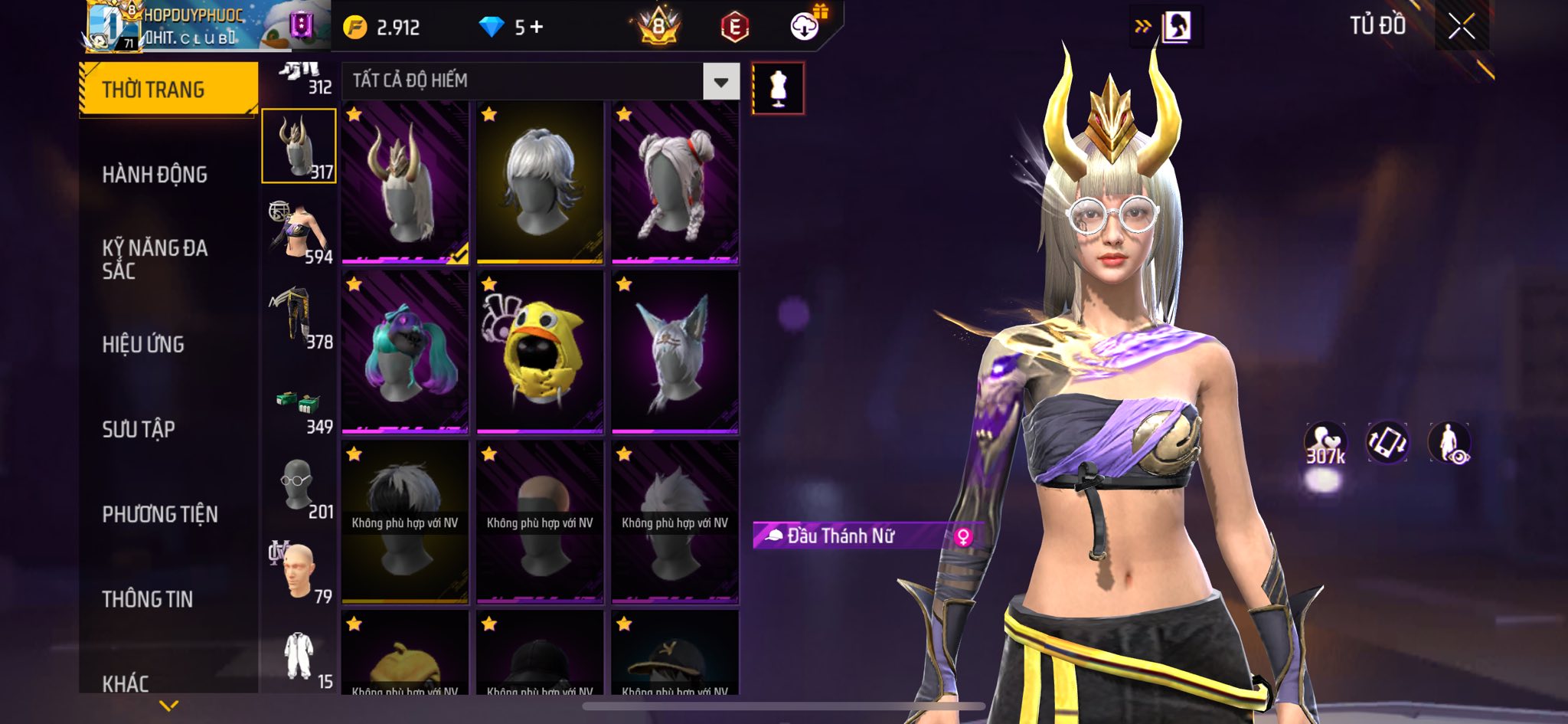Open the Sưu Tập tab

pos(139,429)
